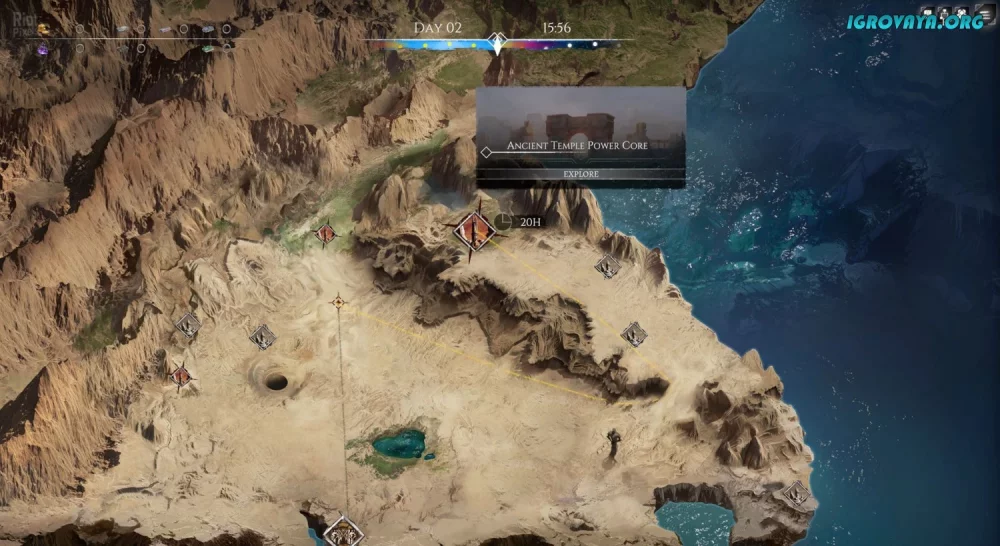Click the Explore button for Ancient Temple
This screenshot has height=546, width=1000.
[581, 174]
